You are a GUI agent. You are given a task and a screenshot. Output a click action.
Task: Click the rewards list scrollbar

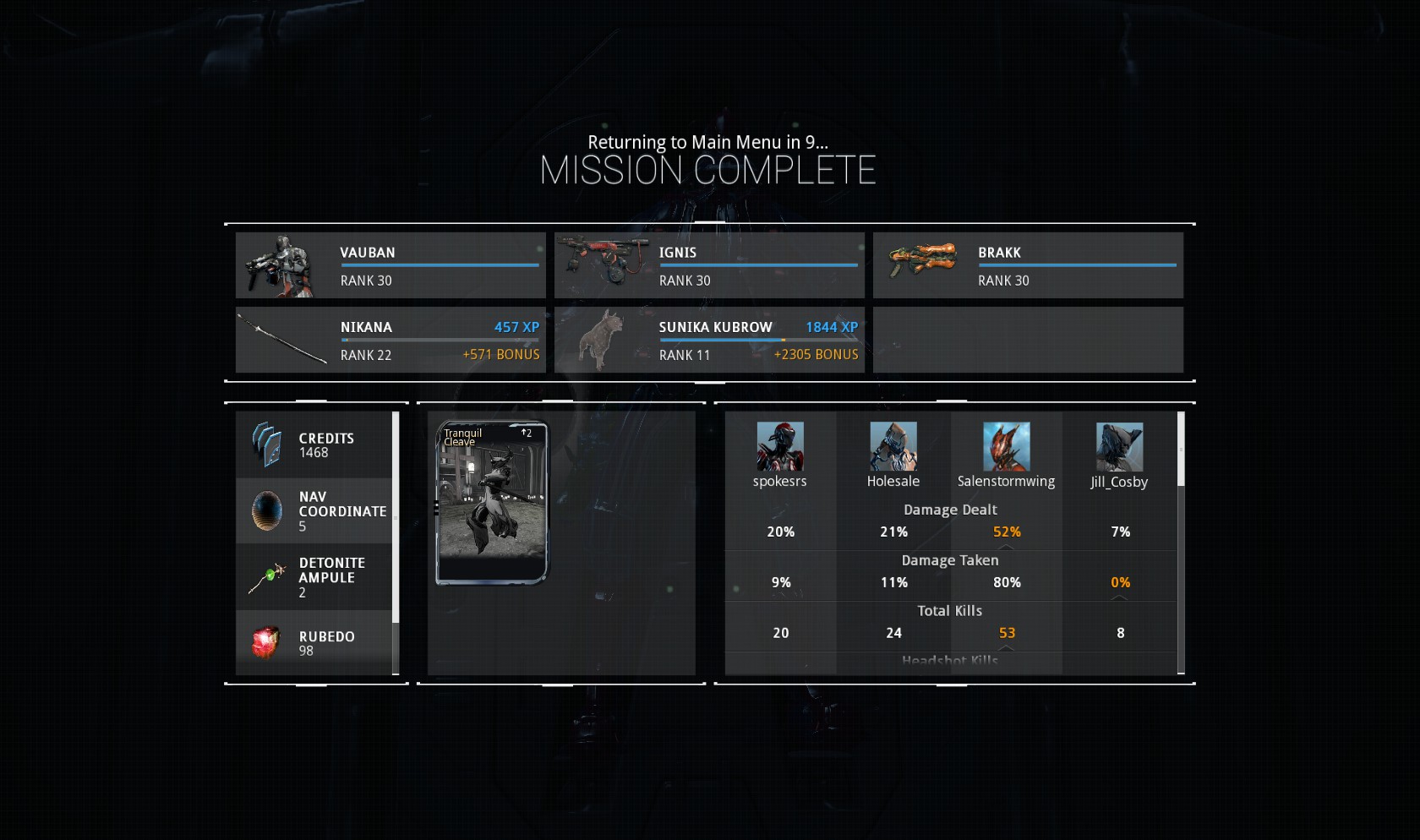point(396,517)
